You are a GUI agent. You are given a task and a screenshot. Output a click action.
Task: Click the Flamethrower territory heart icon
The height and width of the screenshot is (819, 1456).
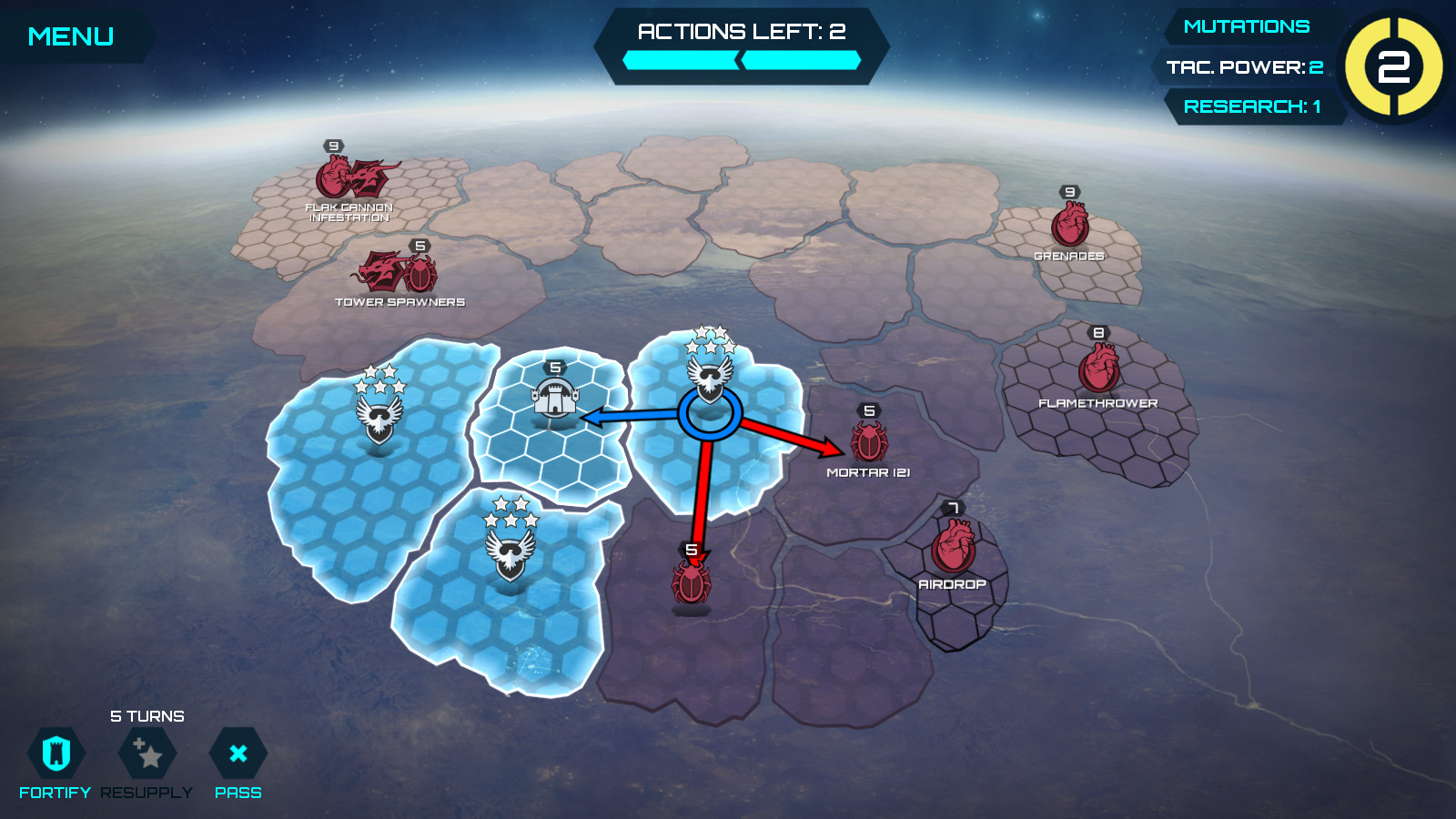(x=1099, y=366)
